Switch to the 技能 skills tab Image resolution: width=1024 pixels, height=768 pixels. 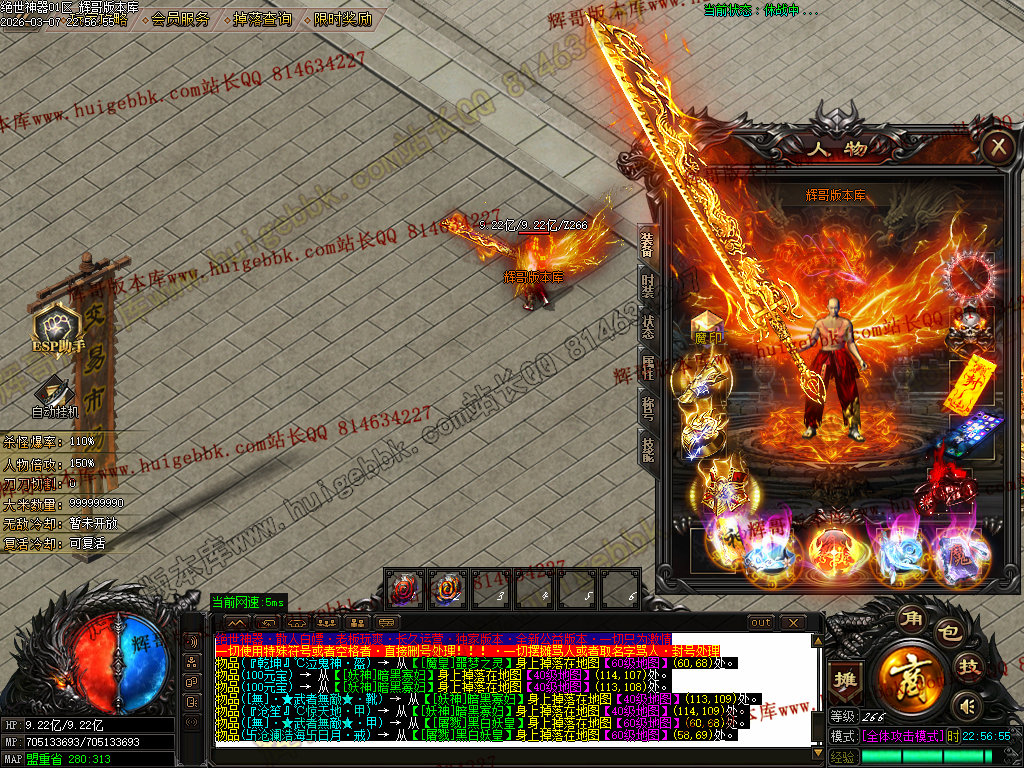point(648,450)
